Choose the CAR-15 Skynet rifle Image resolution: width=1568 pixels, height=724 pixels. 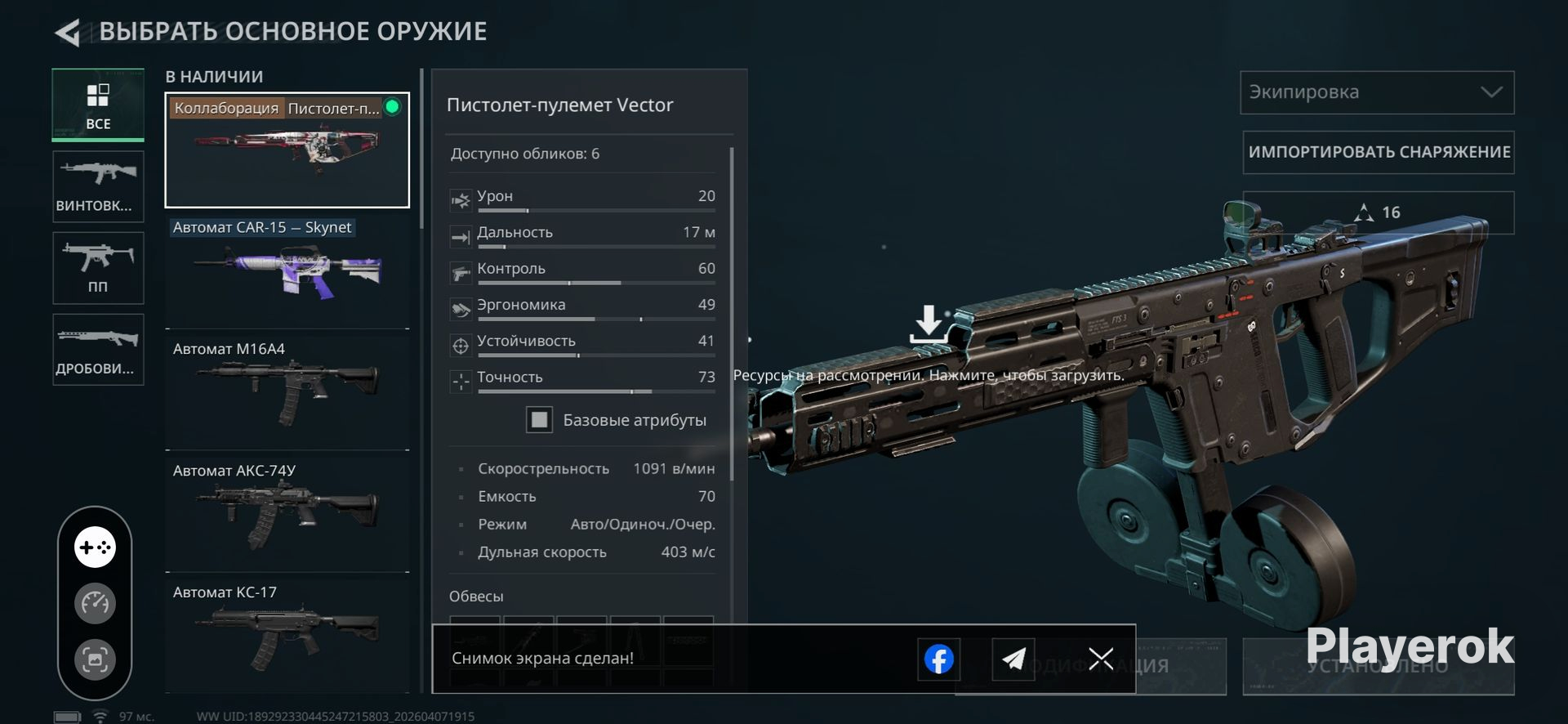(287, 270)
